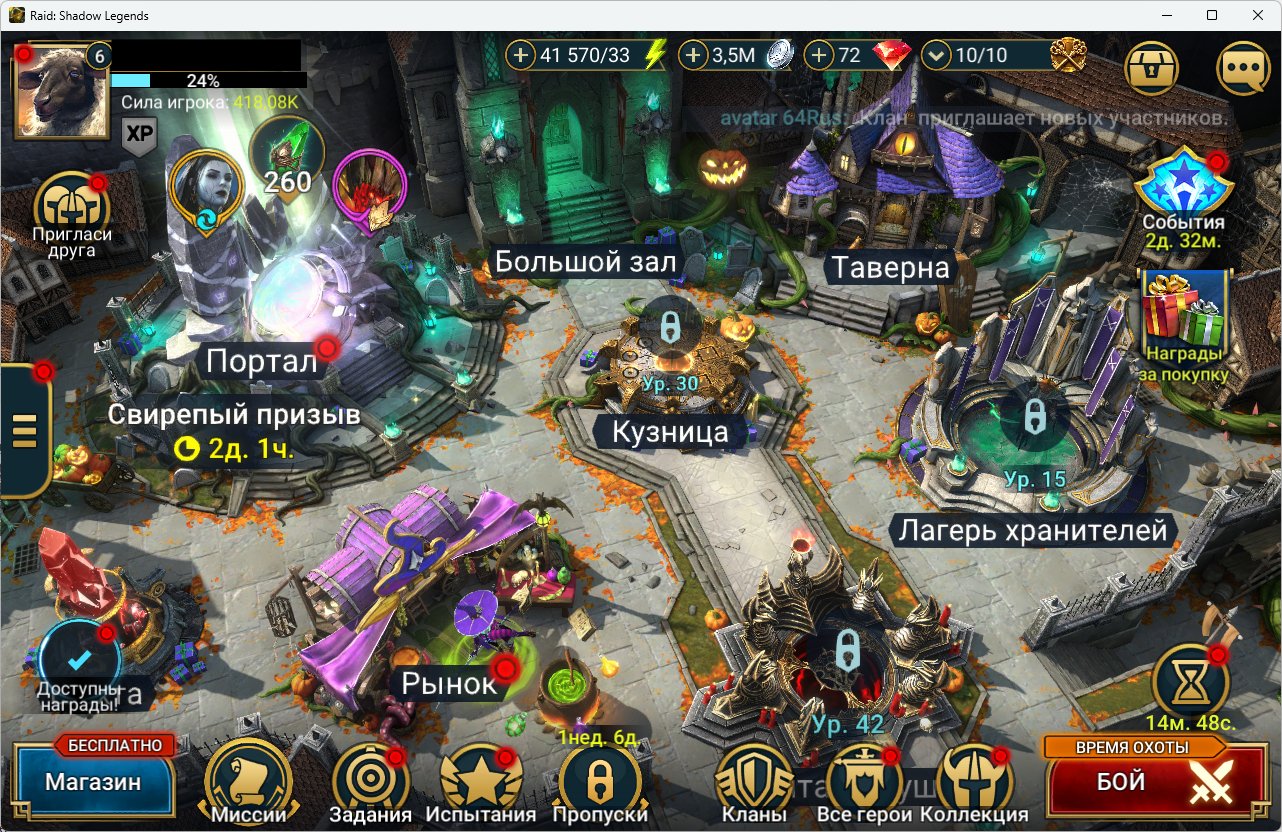This screenshot has height=832, width=1282.
Task: Open the treasure chest icon
Action: pyautogui.click(x=1152, y=68)
